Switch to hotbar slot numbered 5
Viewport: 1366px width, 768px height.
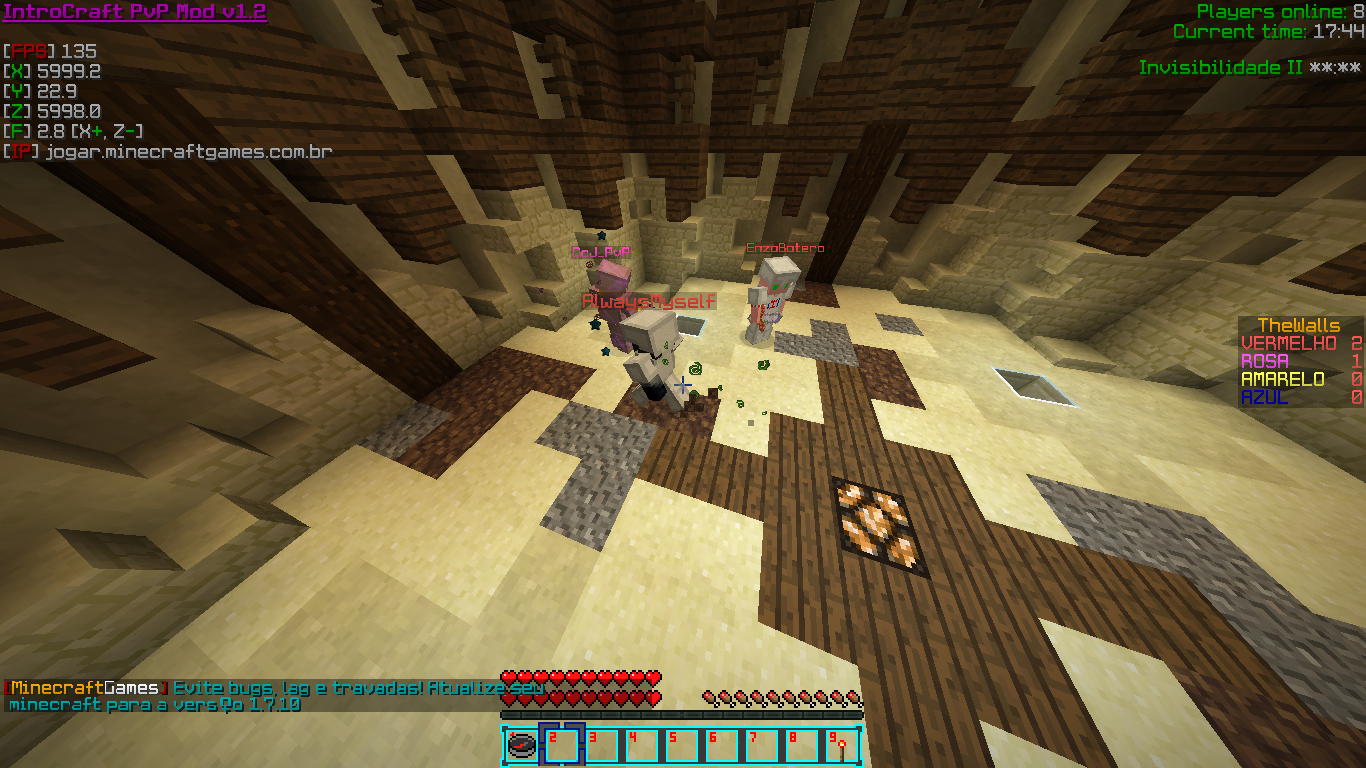point(682,746)
